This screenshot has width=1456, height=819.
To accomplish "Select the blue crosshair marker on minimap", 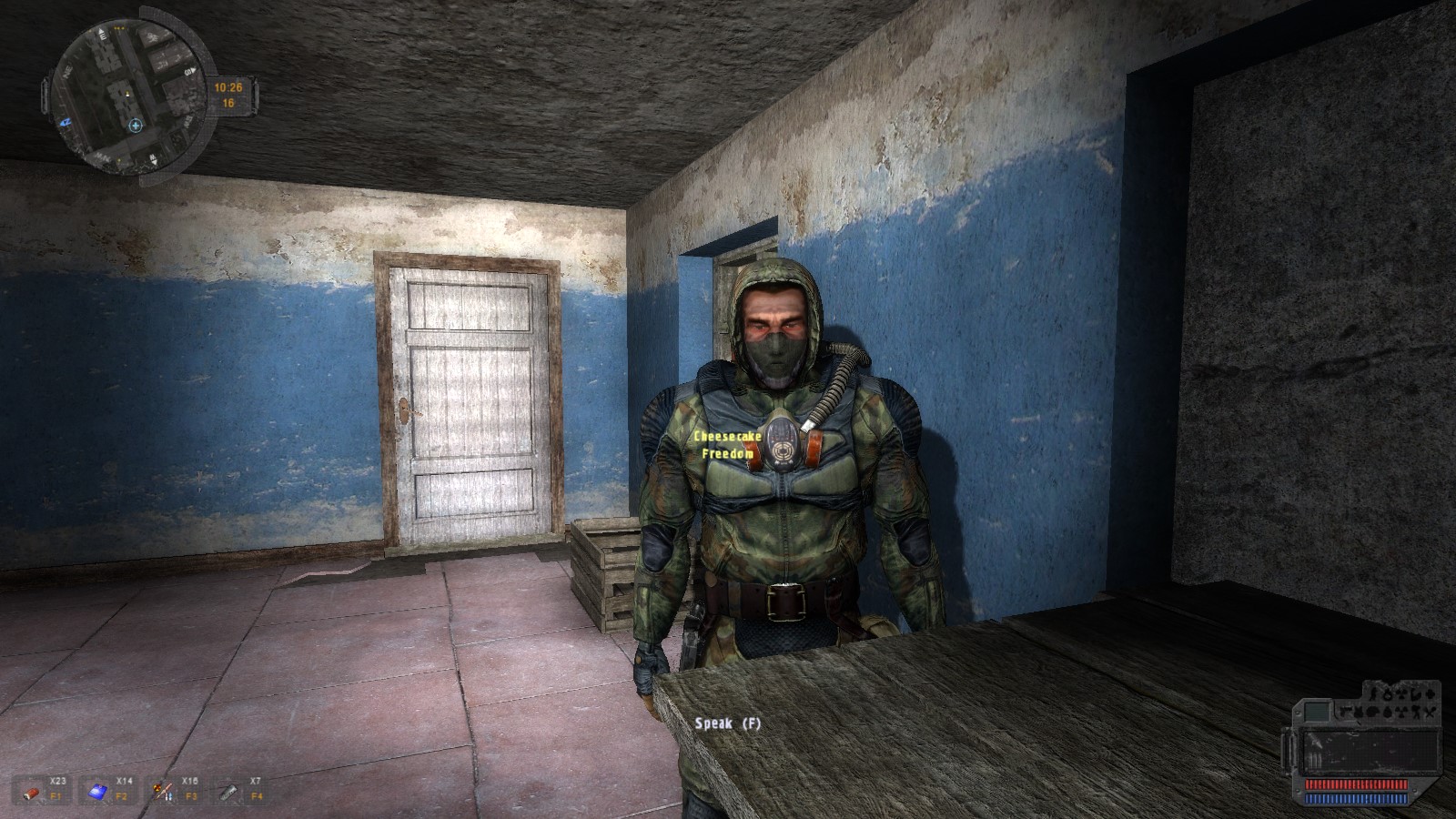I will [x=136, y=126].
